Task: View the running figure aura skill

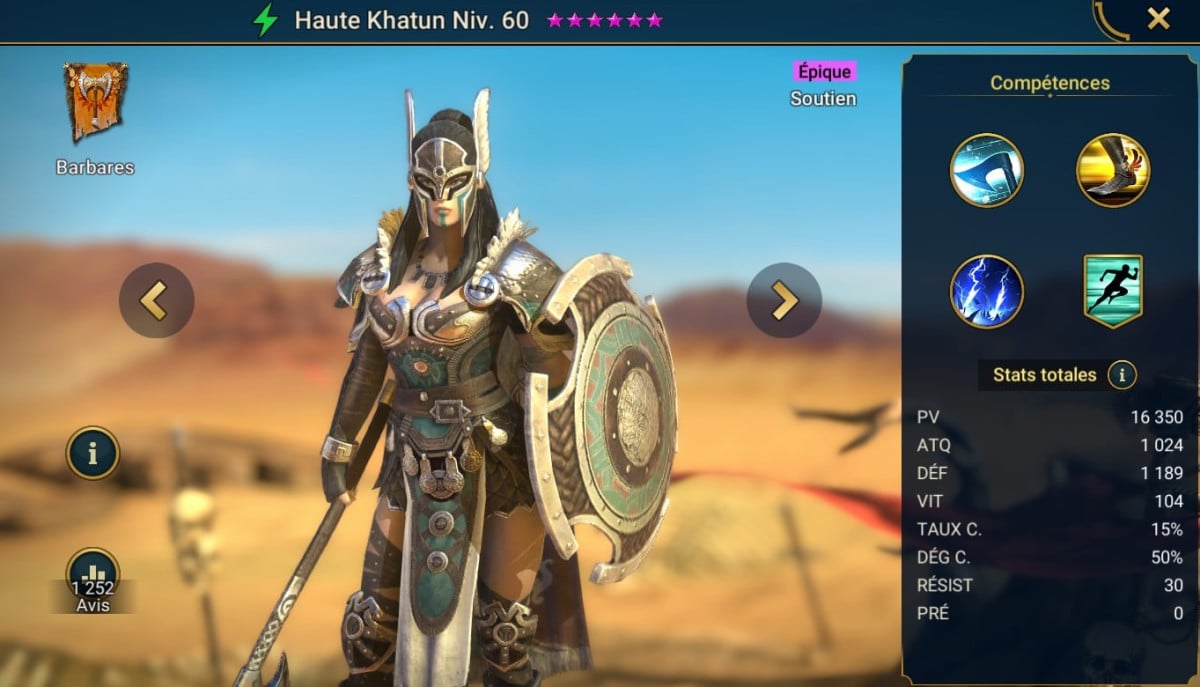Action: 1112,291
